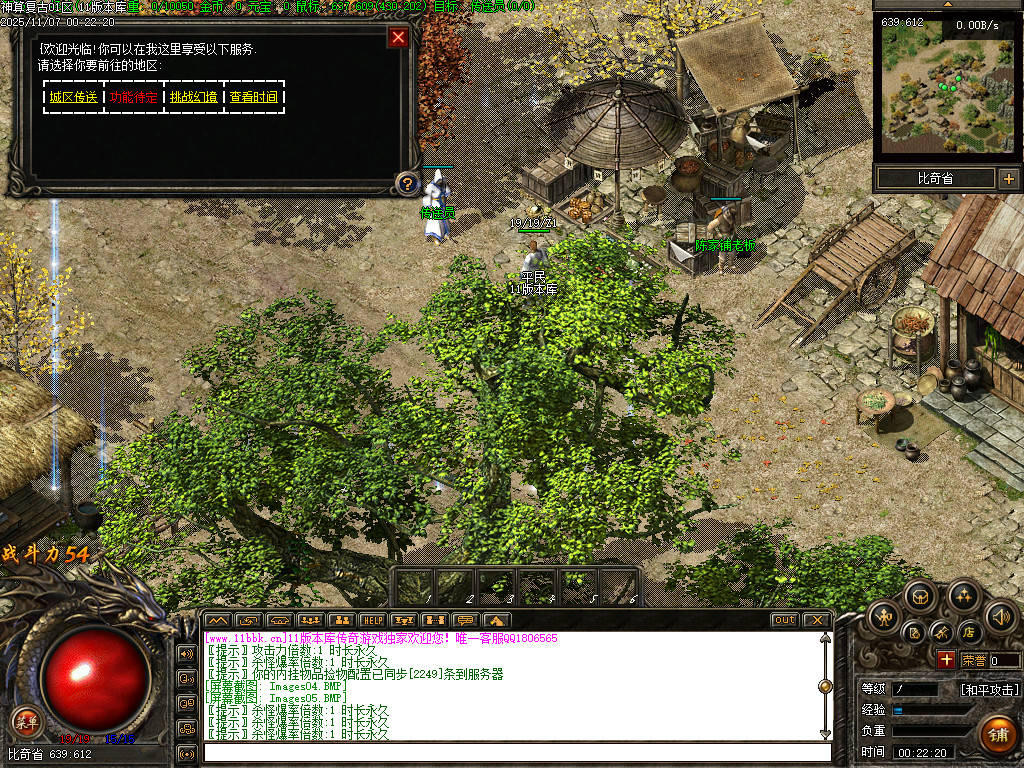Click the out button on chat bar
1024x768 pixels.
point(785,620)
